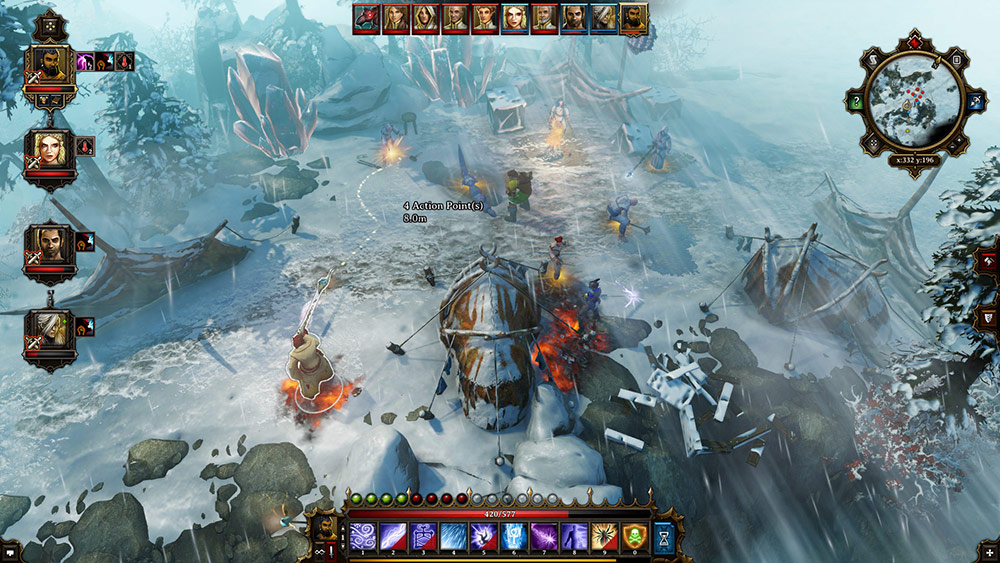Click the red creature portrait in turn order

(367, 18)
